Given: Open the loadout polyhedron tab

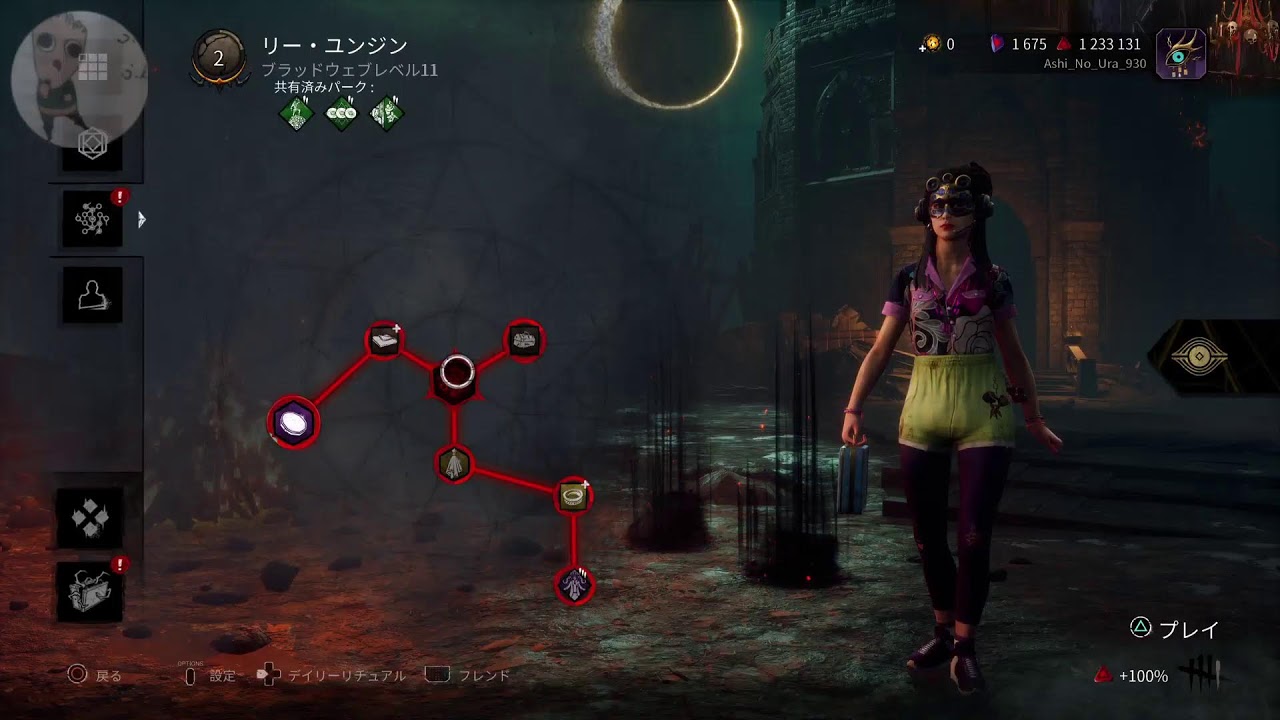Looking at the screenshot, I should (x=93, y=147).
